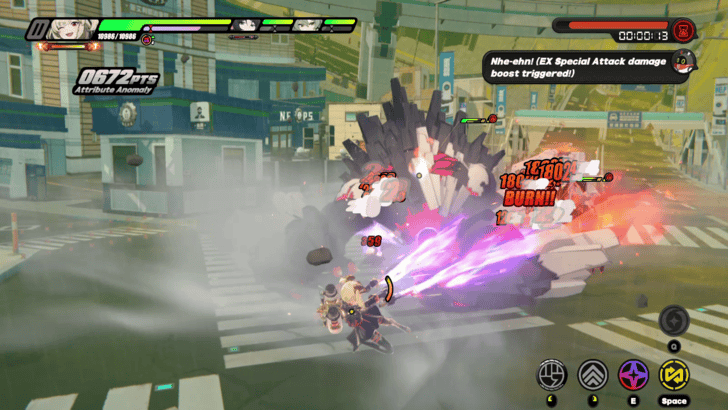Tap the yellow character swap button

[x=675, y=374]
